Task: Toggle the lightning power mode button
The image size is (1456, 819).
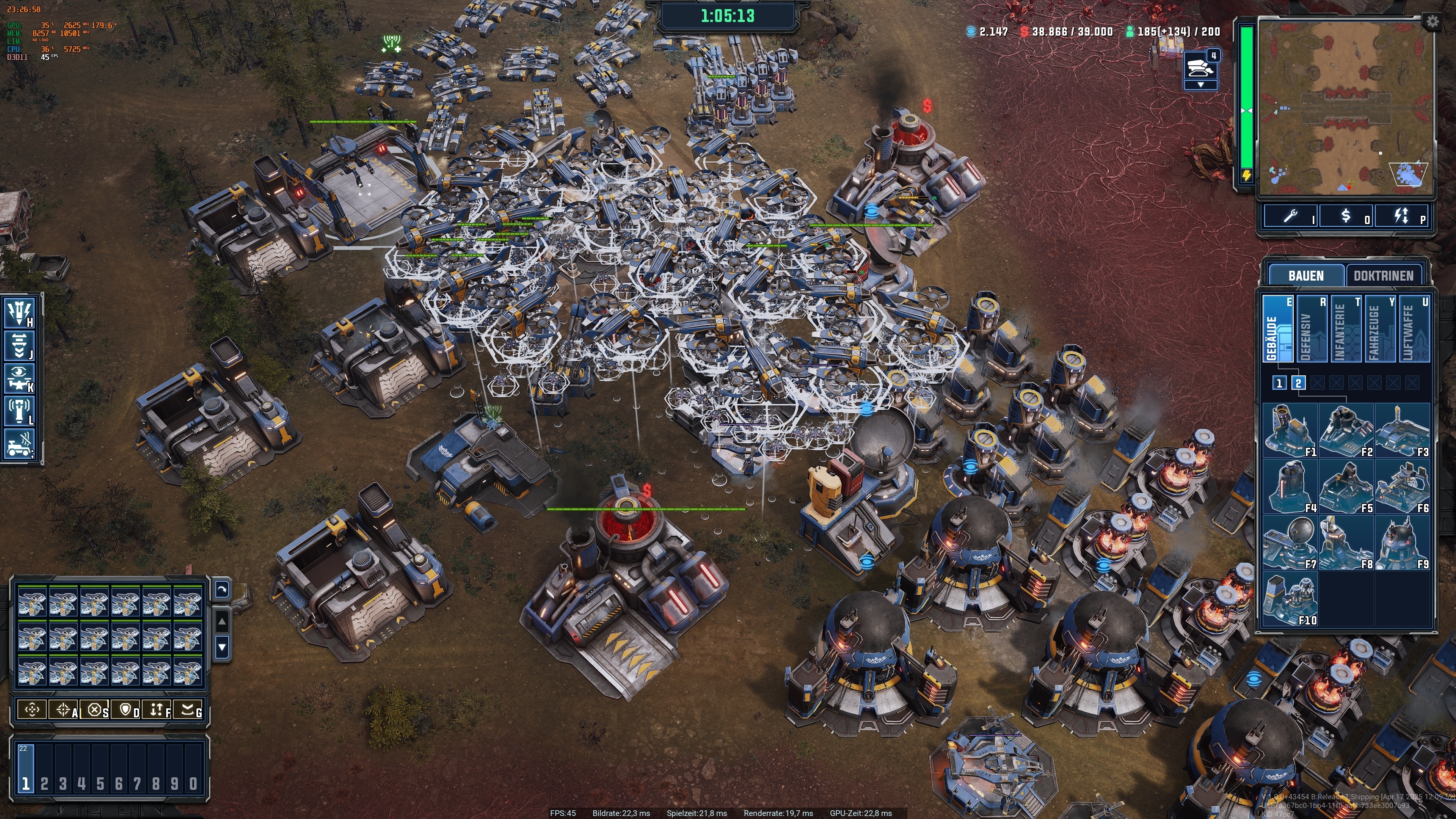Action: [1402, 217]
